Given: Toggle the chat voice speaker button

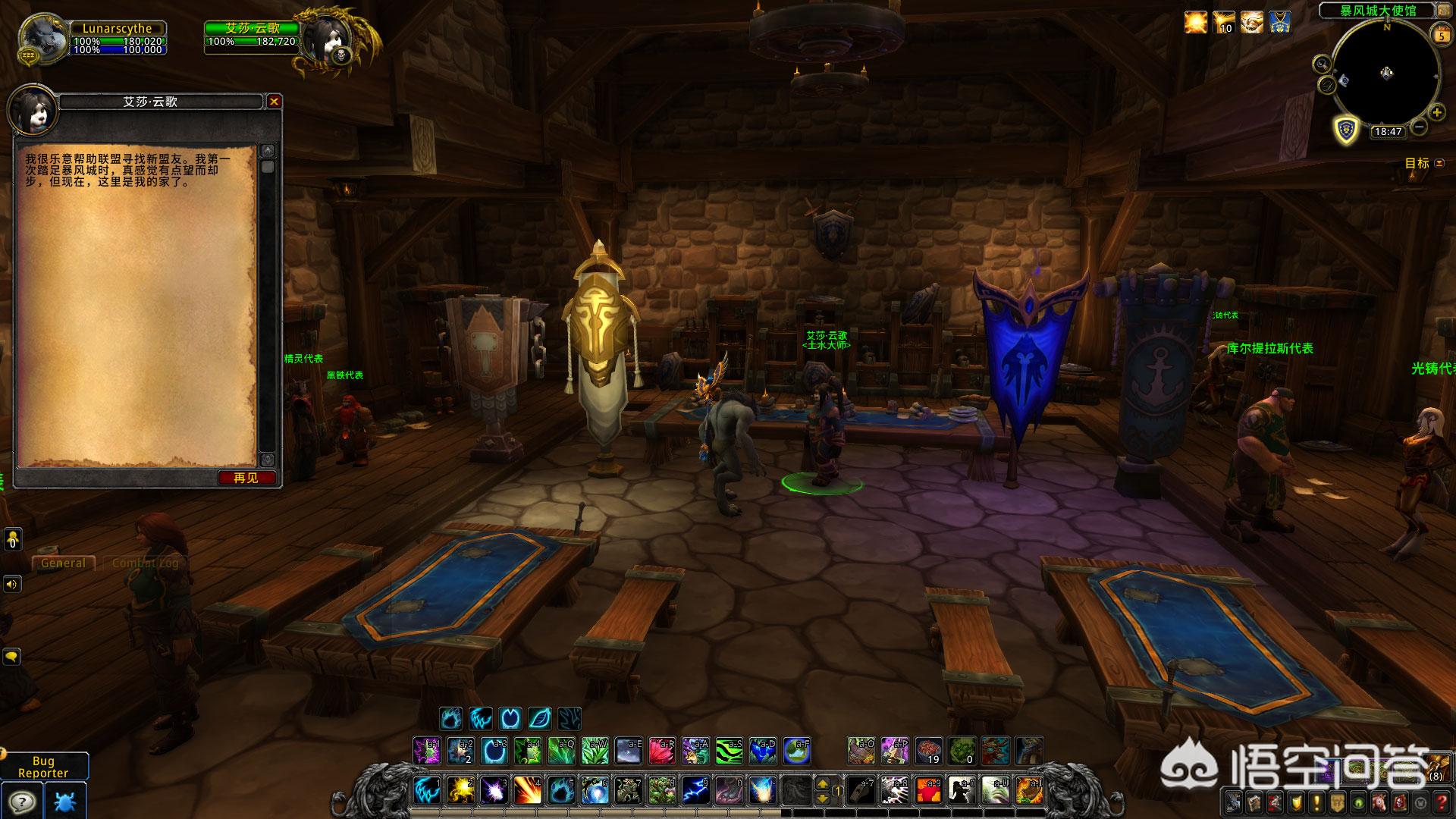Looking at the screenshot, I should pos(12,584).
